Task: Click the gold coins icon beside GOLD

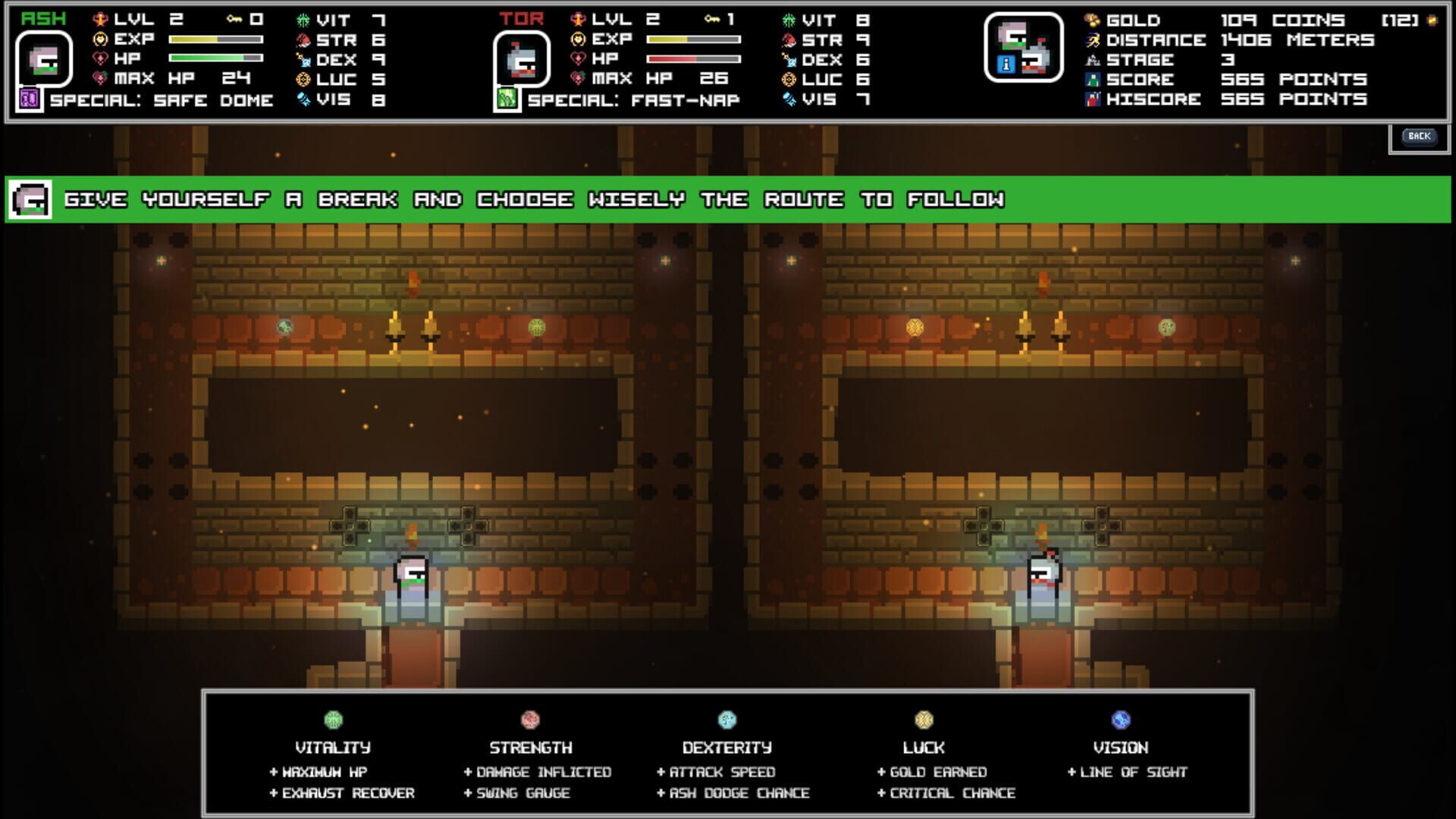Action: coord(1093,21)
